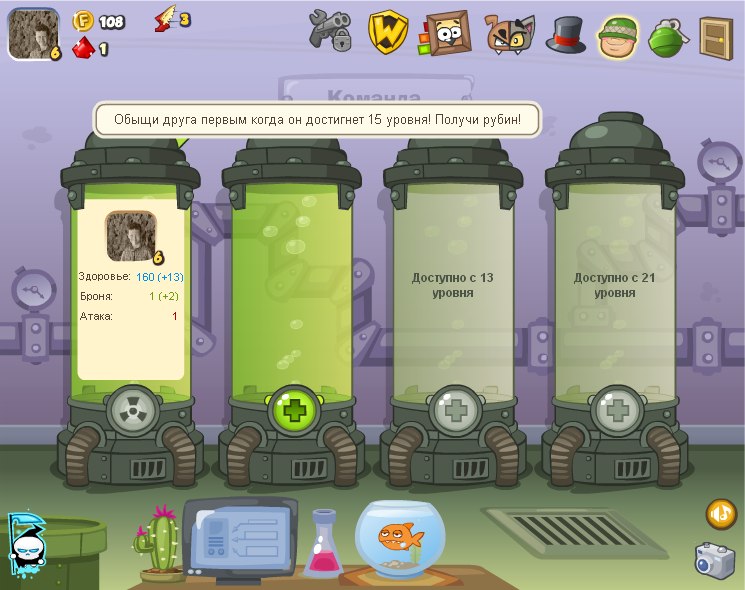Open the yellow W shield menu

pos(387,33)
